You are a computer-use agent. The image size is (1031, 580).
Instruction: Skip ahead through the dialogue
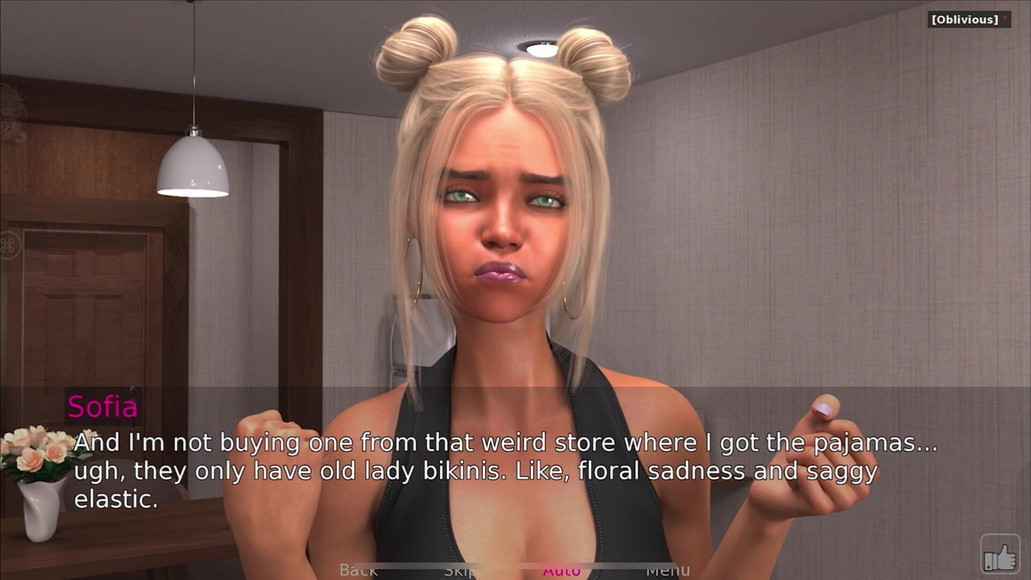coord(460,571)
